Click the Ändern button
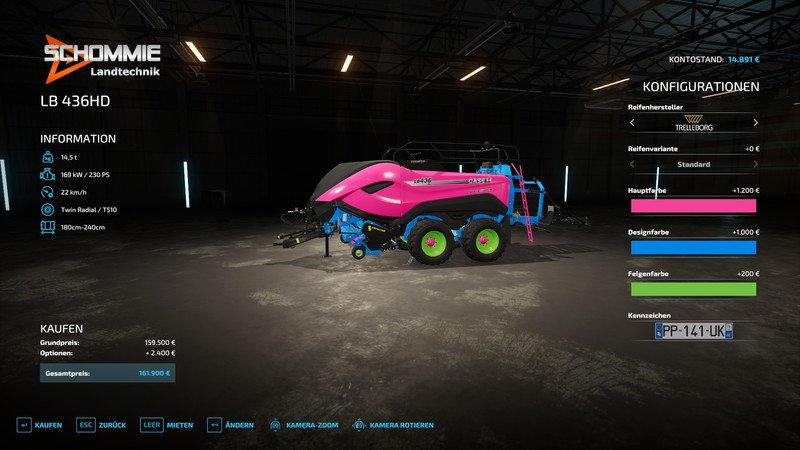Viewport: 800px width, 450px height. (230, 425)
